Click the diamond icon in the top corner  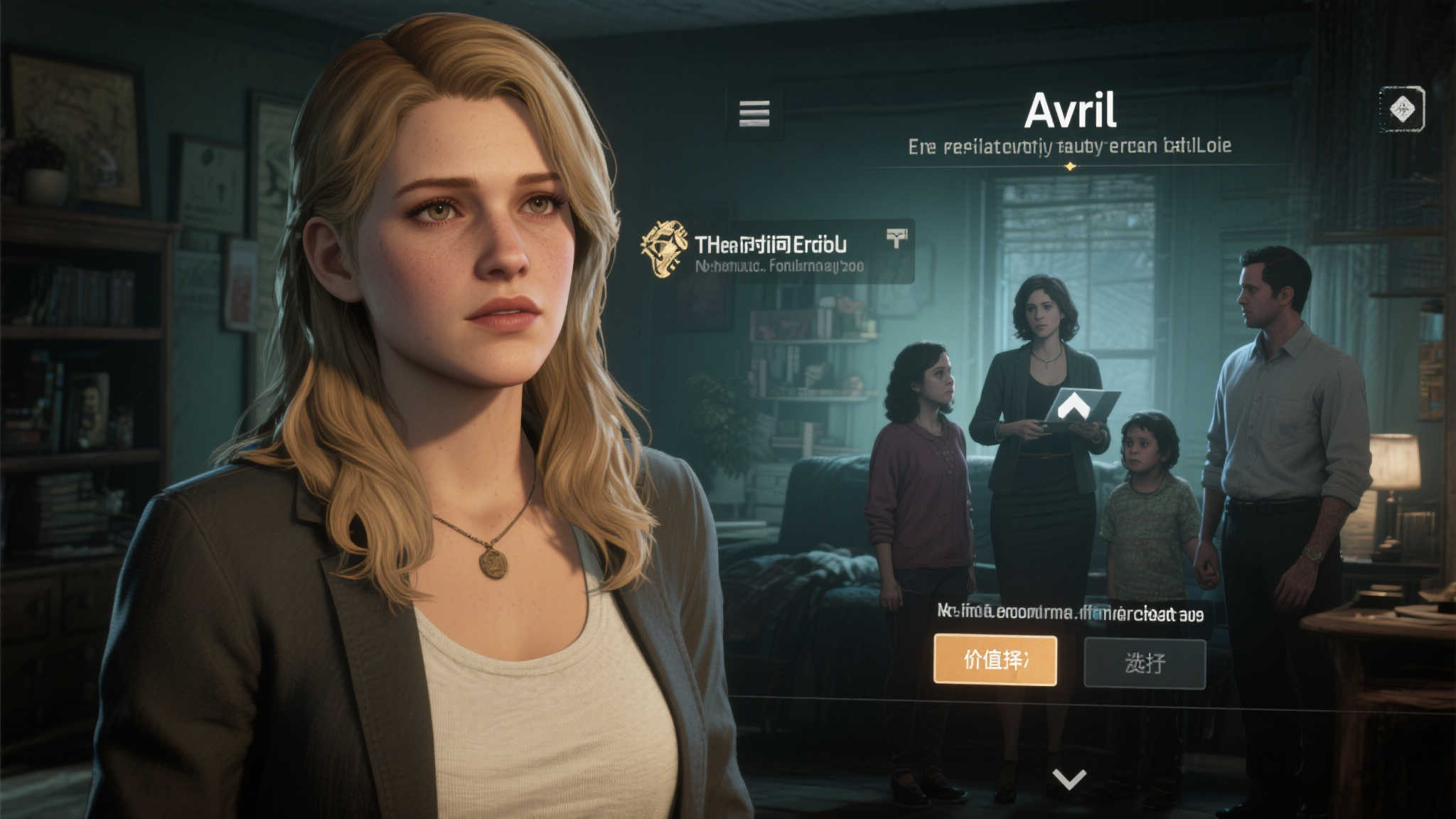1401,109
